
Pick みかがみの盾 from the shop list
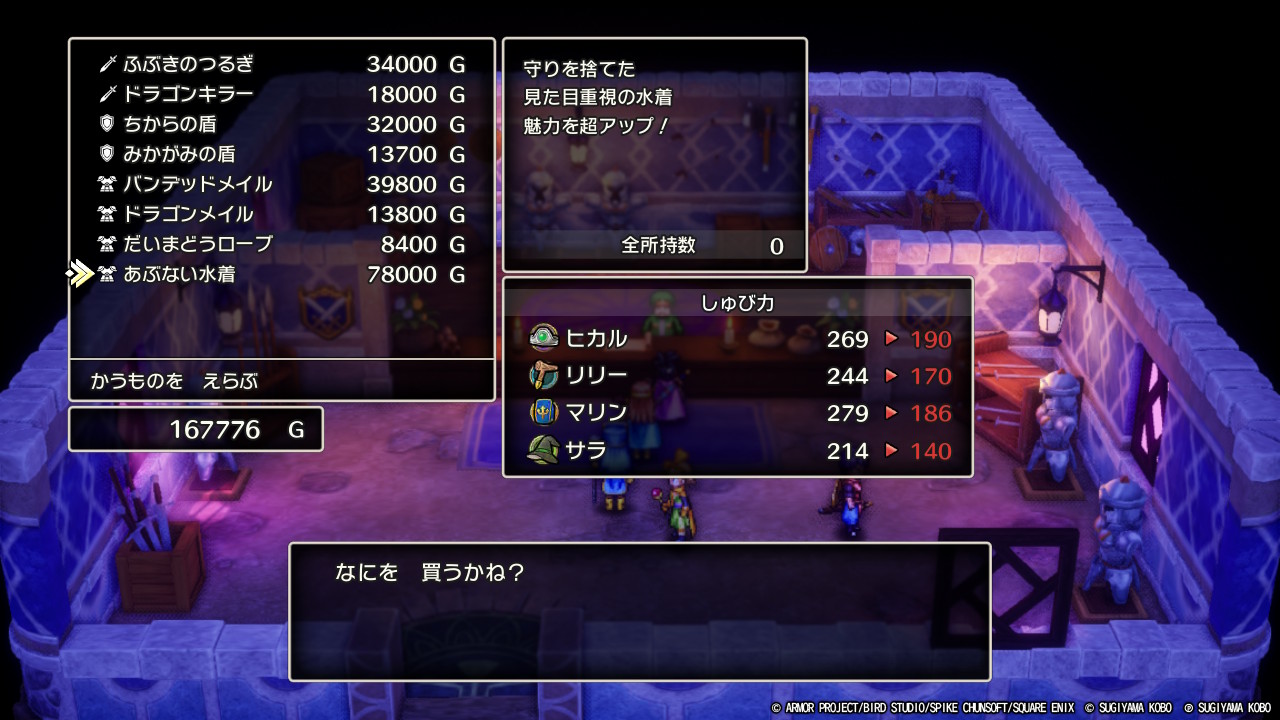(280, 154)
